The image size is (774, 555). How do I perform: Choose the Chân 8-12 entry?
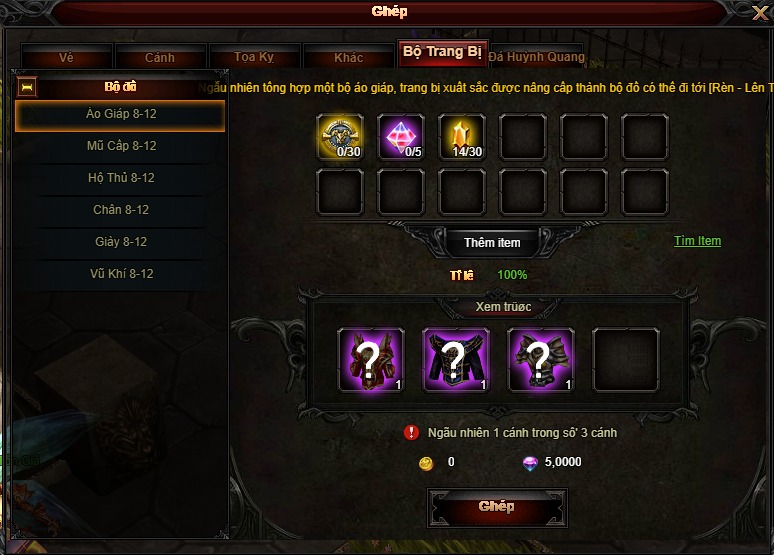pyautogui.click(x=121, y=210)
